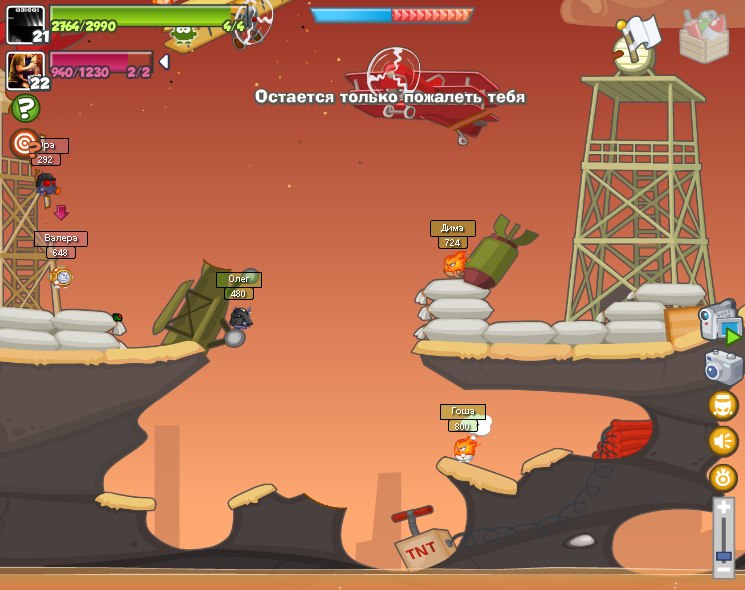Image resolution: width=745 pixels, height=590 pixels.
Task: Click the zoom slider handle
Action: click(x=723, y=555)
